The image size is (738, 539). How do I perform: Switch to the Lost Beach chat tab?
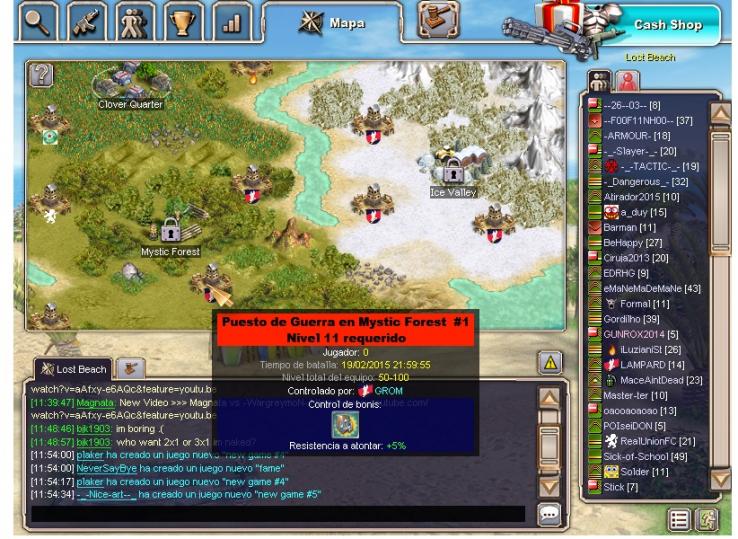tap(73, 369)
